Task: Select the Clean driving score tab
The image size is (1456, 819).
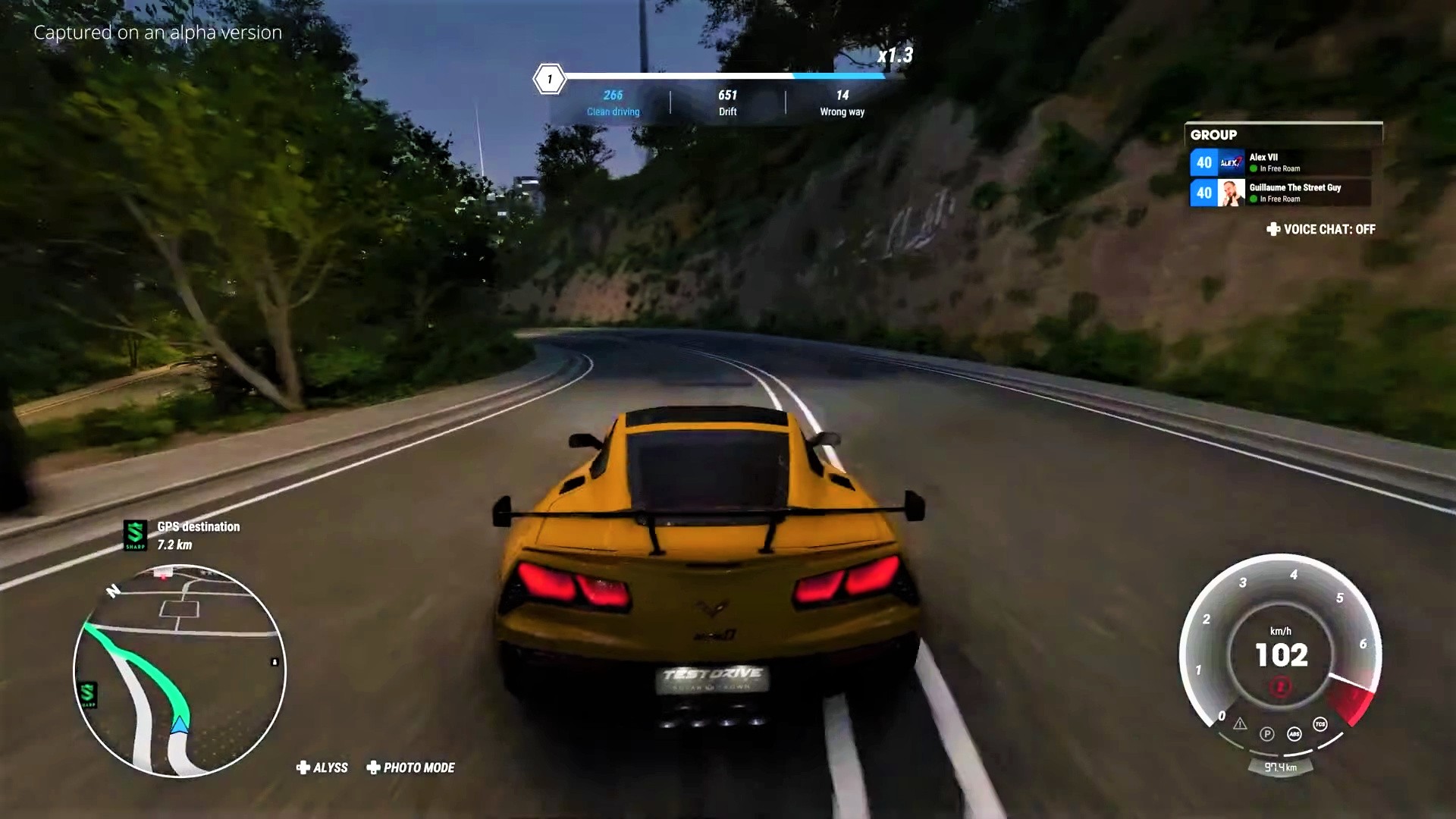Action: (613, 103)
